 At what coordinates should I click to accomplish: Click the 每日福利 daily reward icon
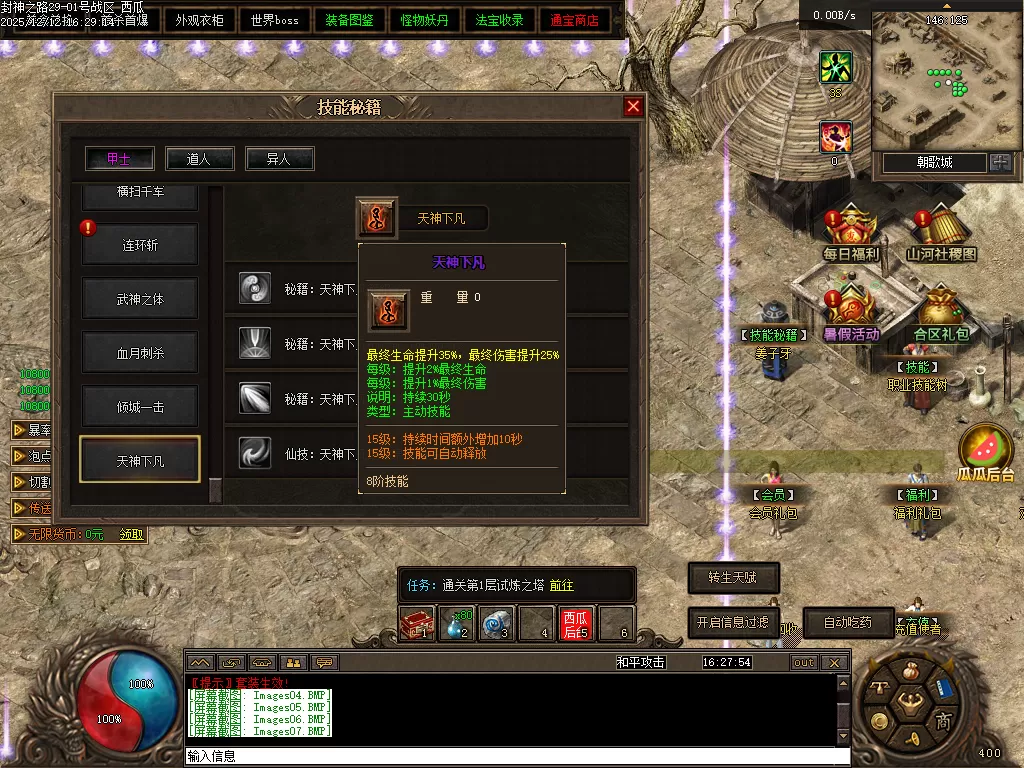click(850, 236)
